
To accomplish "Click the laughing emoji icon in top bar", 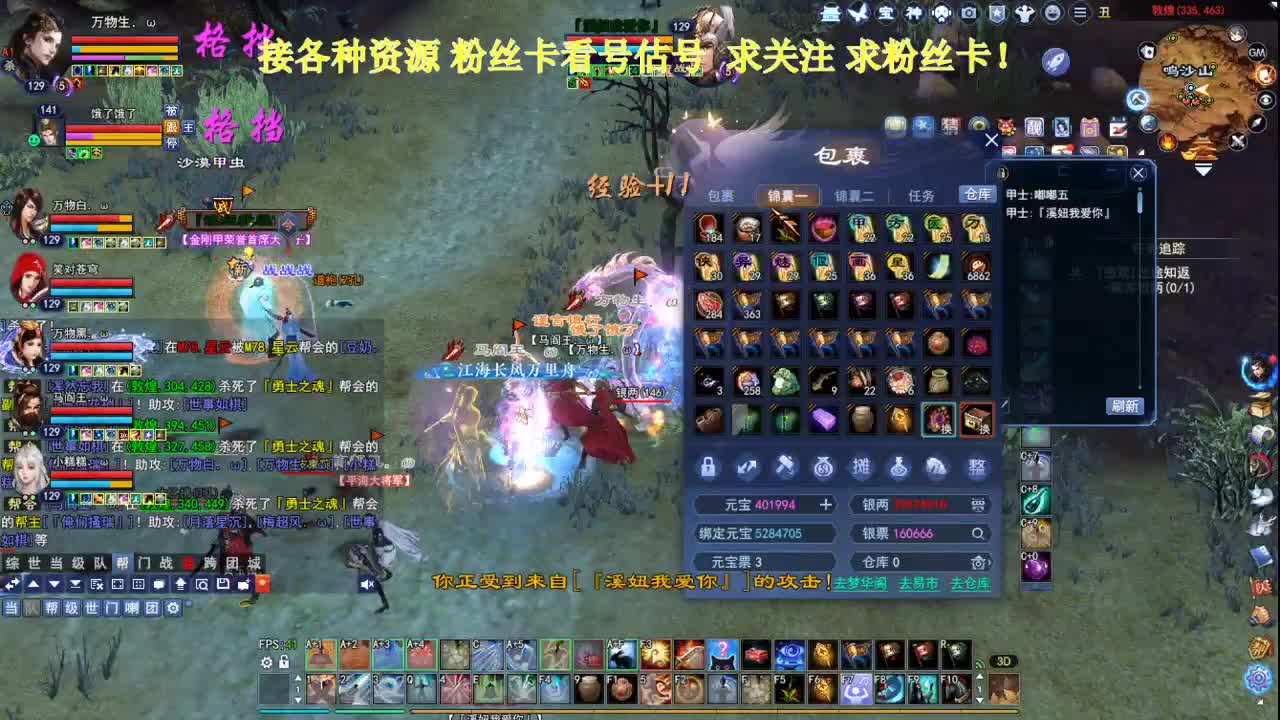I will [1053, 13].
